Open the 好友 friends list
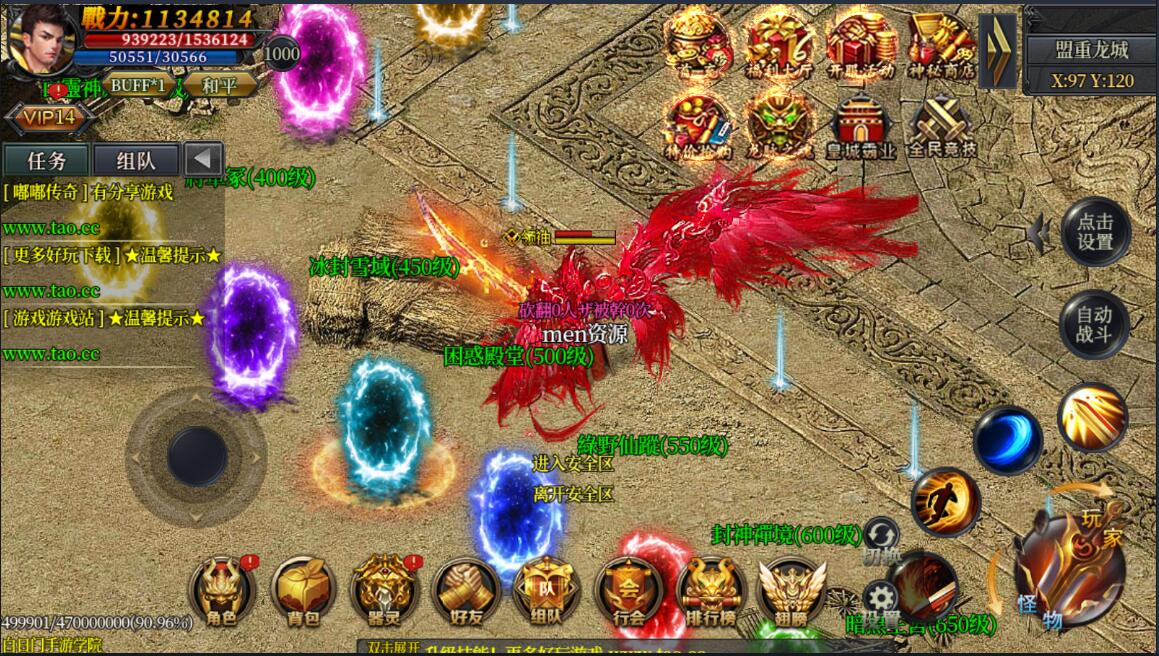Viewport: 1159px width, 656px height. [x=465, y=590]
